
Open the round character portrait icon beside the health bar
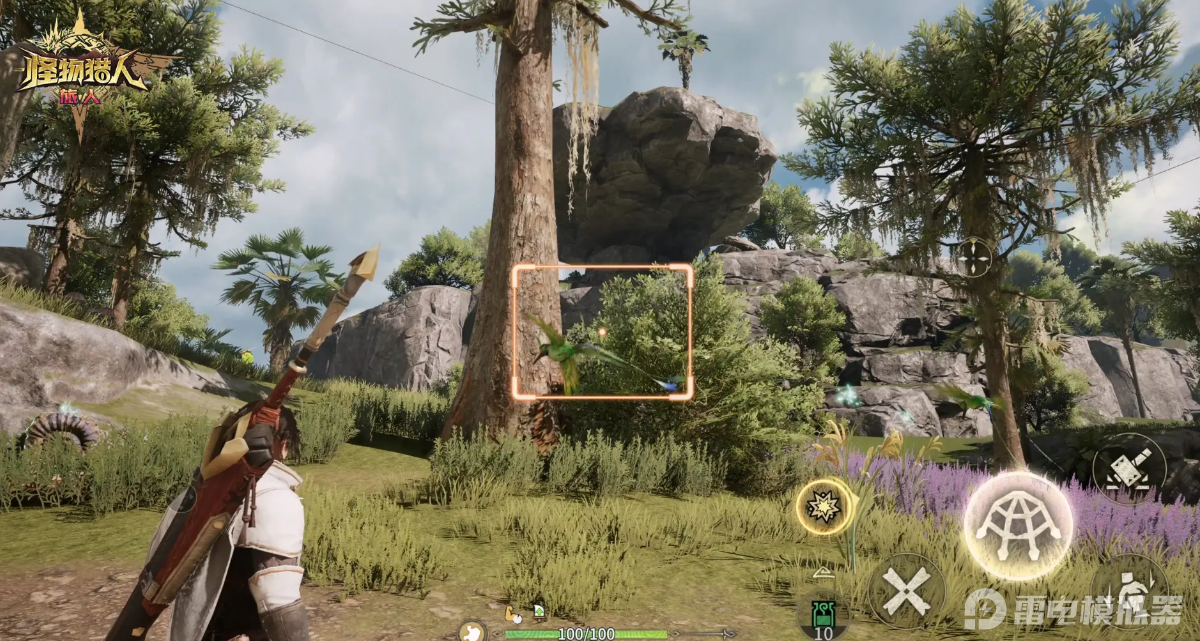click(x=472, y=631)
